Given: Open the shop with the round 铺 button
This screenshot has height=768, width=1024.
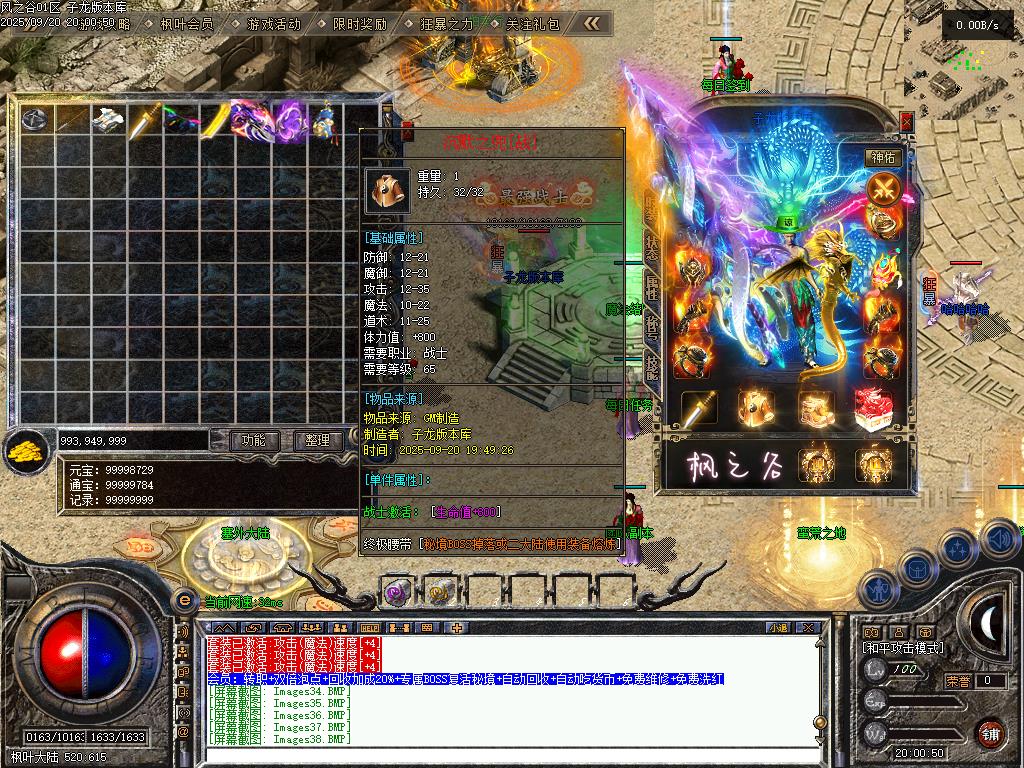Looking at the screenshot, I should 991,733.
